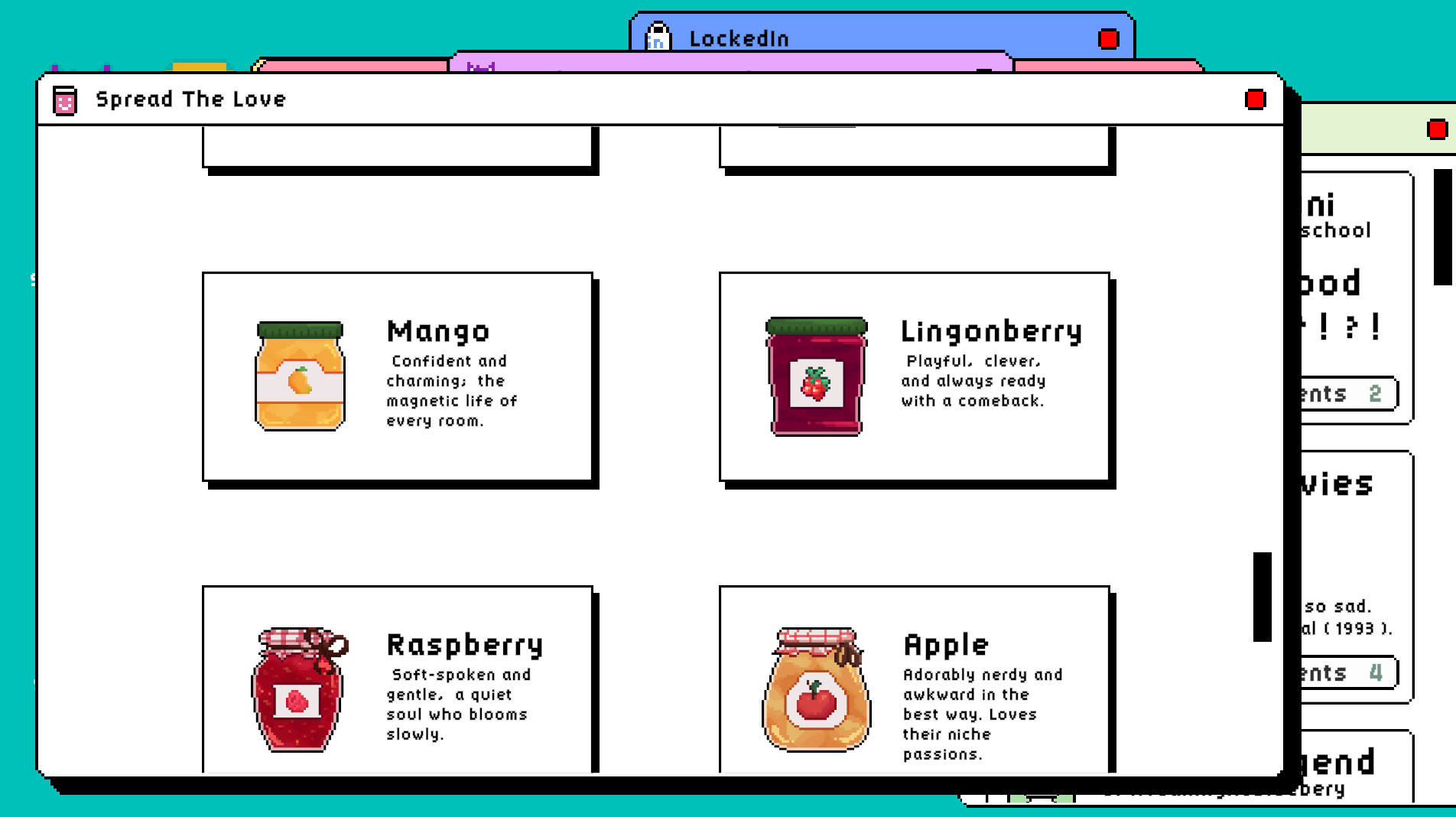Select the Mango personality card
Viewport: 1456px width, 817px height.
[x=398, y=375]
